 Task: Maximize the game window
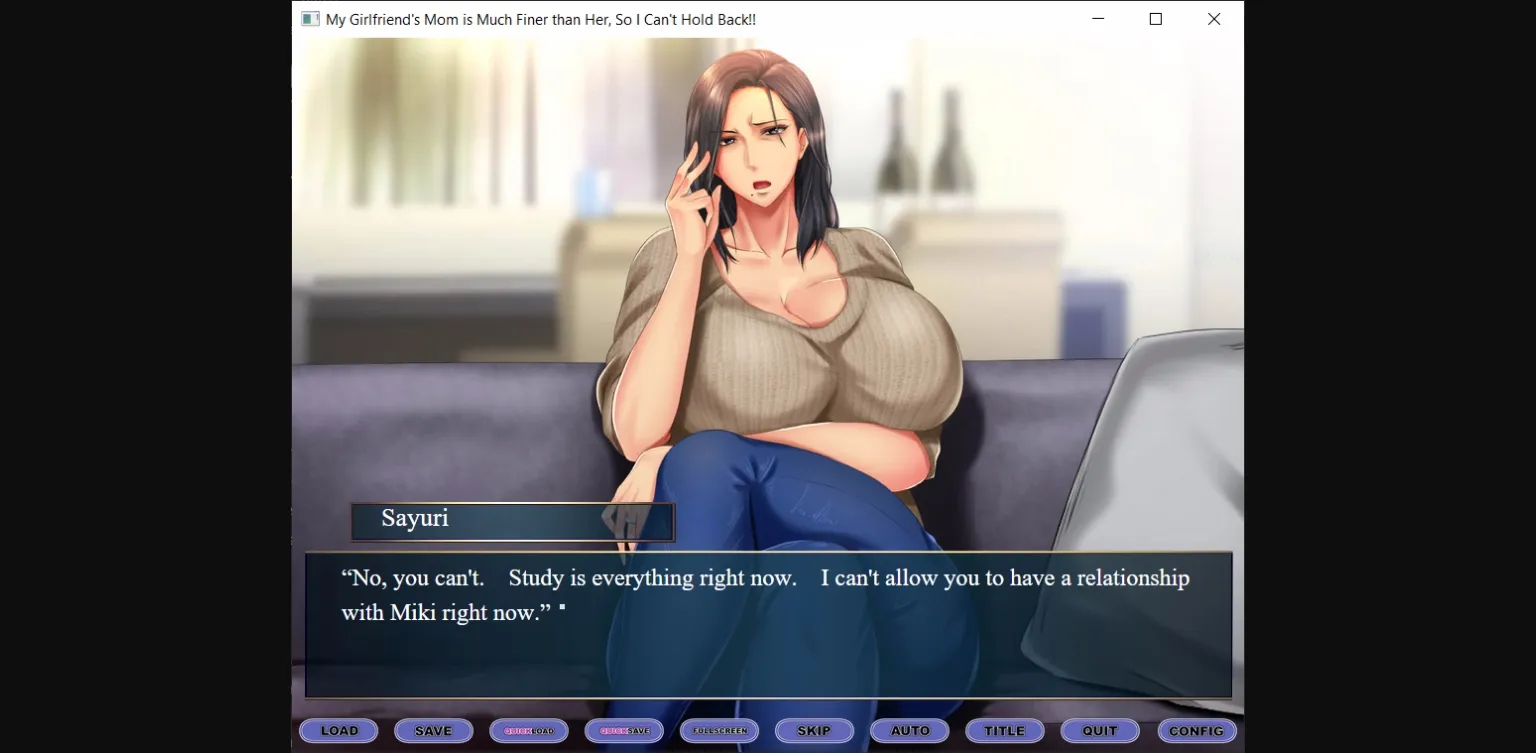pos(1155,18)
